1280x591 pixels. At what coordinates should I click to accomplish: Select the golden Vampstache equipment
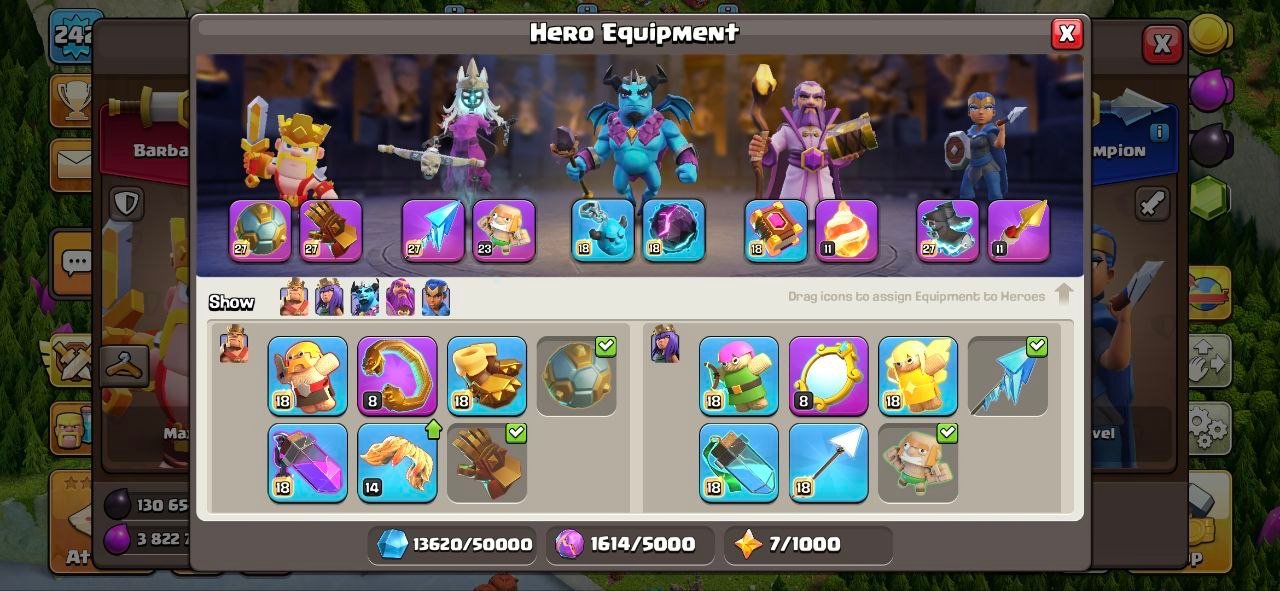pos(397,376)
